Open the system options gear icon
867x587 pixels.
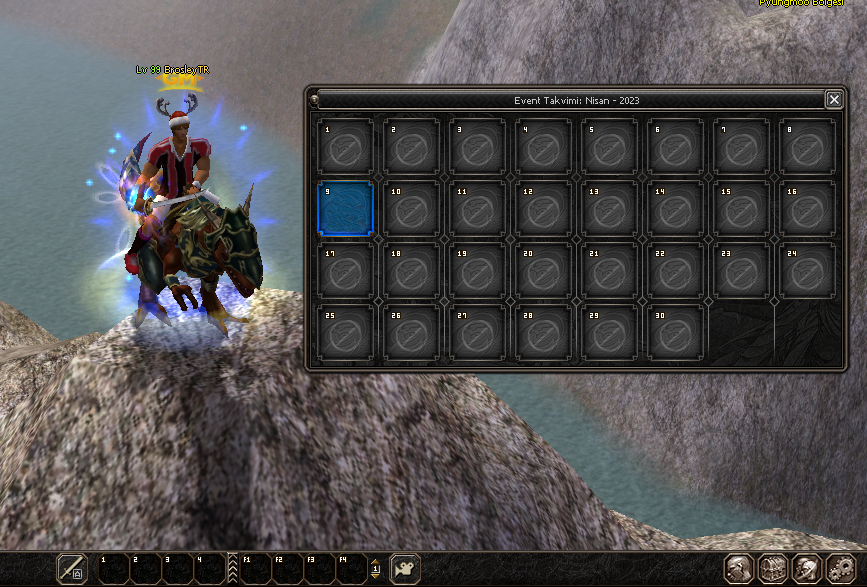pos(841,569)
